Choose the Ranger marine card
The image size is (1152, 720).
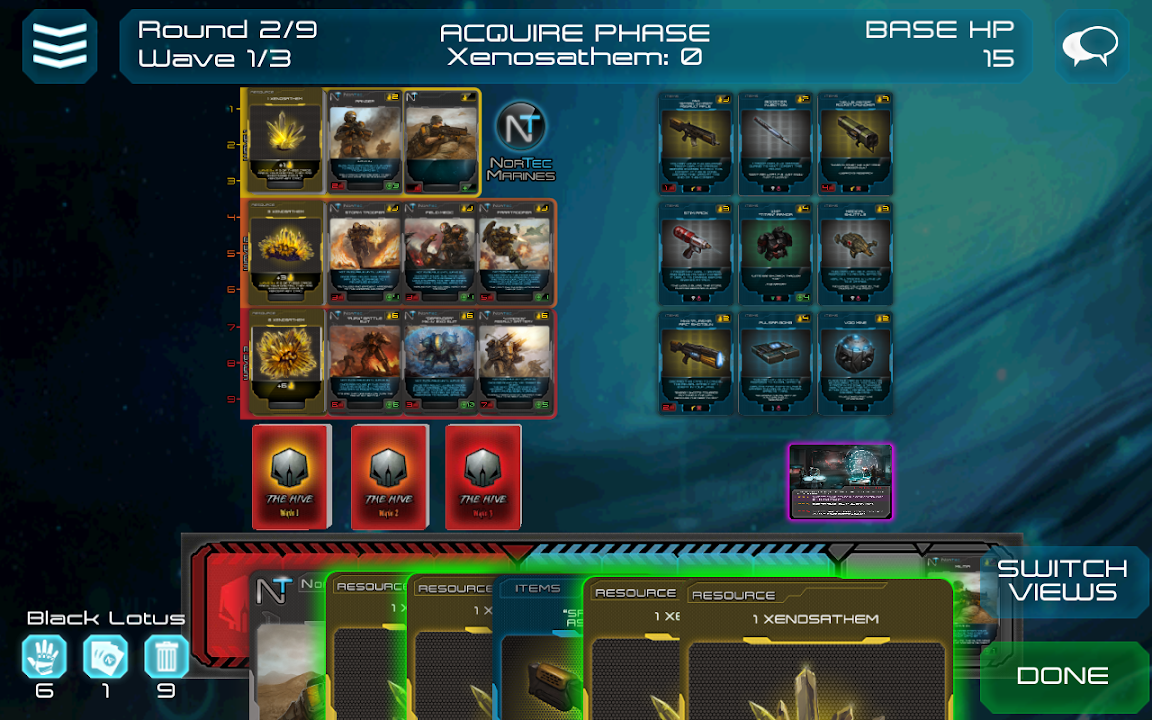(x=365, y=142)
